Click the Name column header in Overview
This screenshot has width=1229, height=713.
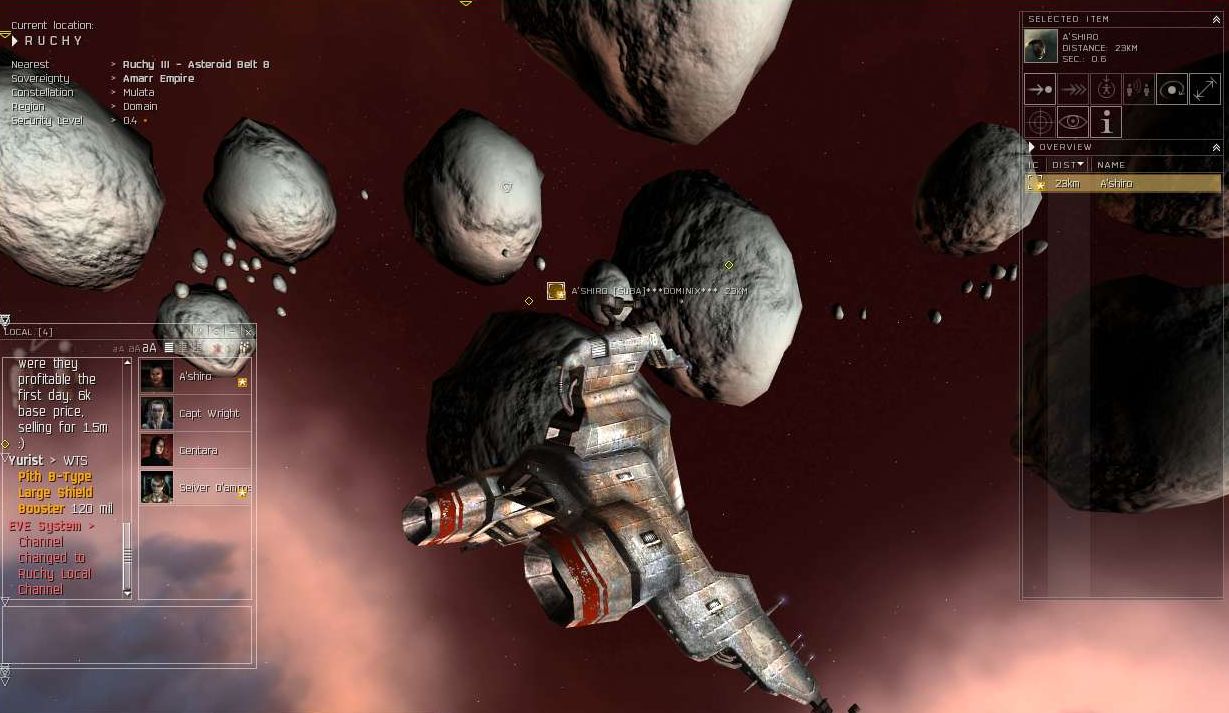tap(1111, 165)
